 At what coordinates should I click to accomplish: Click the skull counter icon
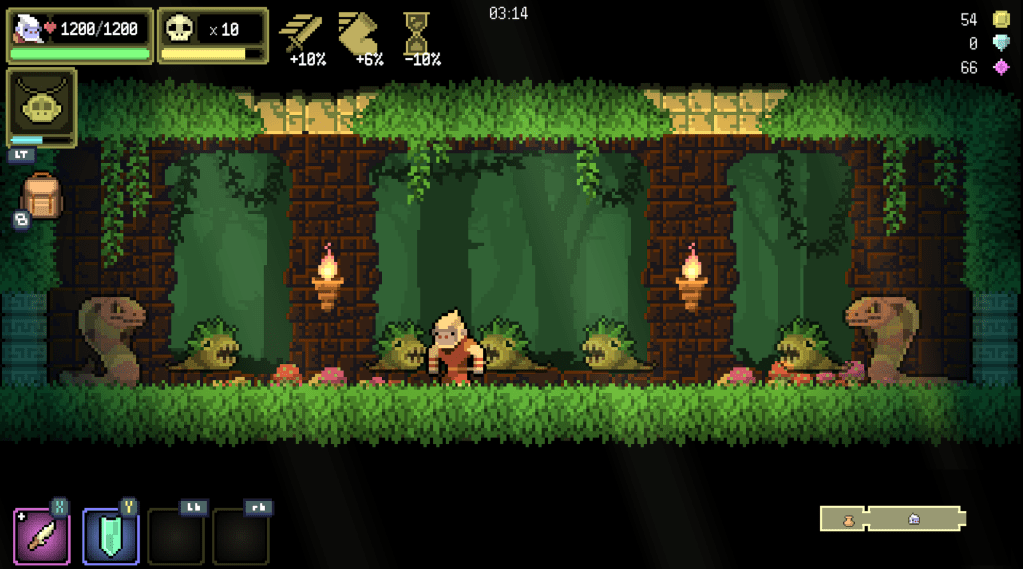pos(180,29)
